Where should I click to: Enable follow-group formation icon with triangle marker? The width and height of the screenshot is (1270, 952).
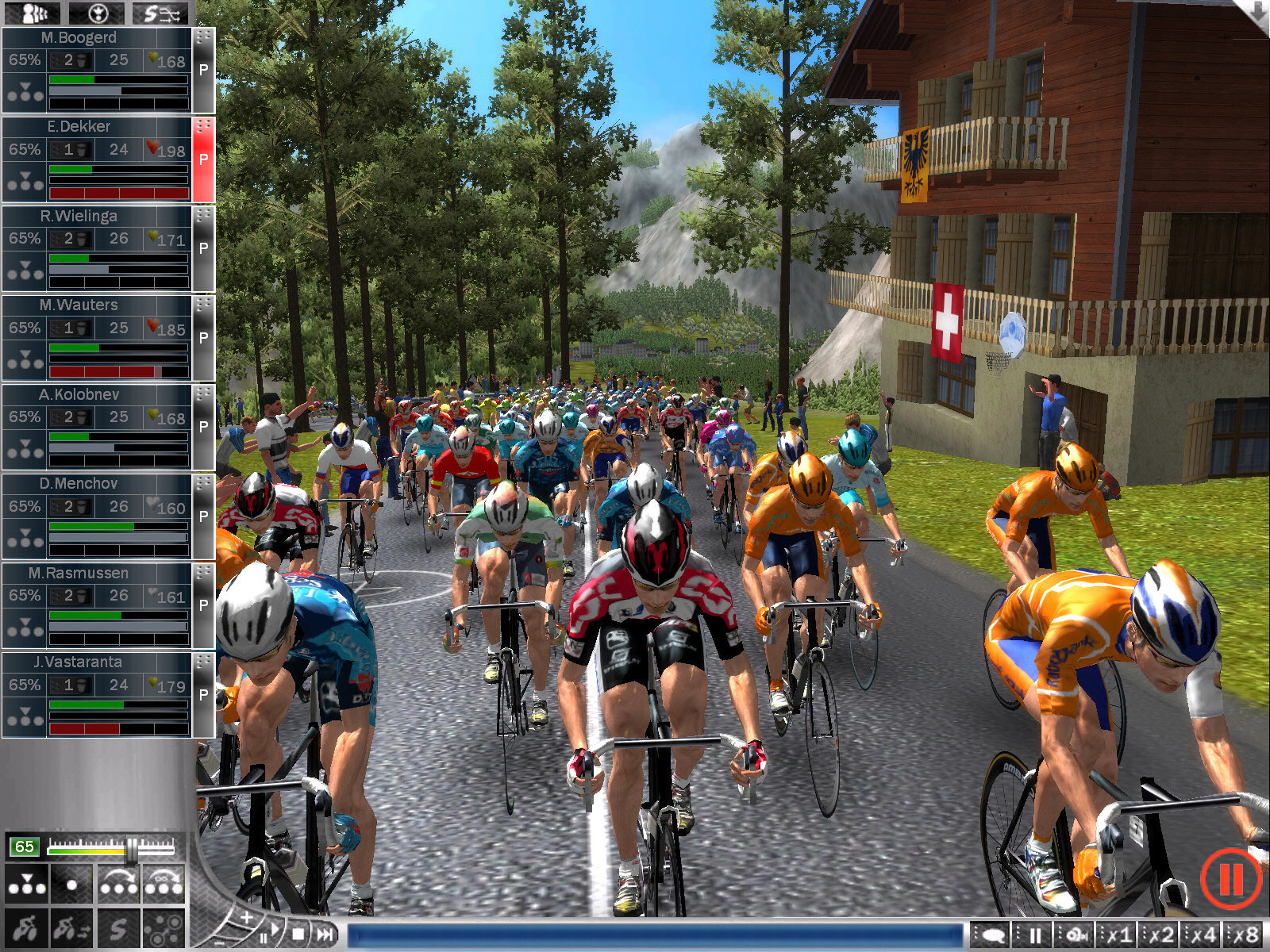click(x=26, y=884)
